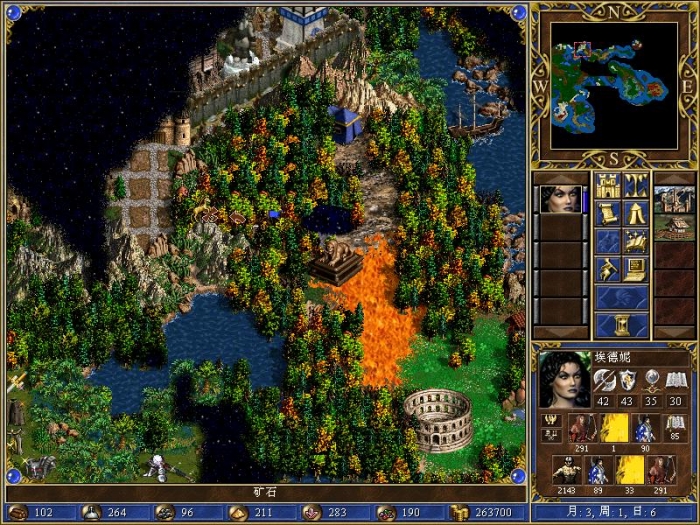Open the quest log scroll button
This screenshot has width=700, height=525.
pyautogui.click(x=608, y=213)
